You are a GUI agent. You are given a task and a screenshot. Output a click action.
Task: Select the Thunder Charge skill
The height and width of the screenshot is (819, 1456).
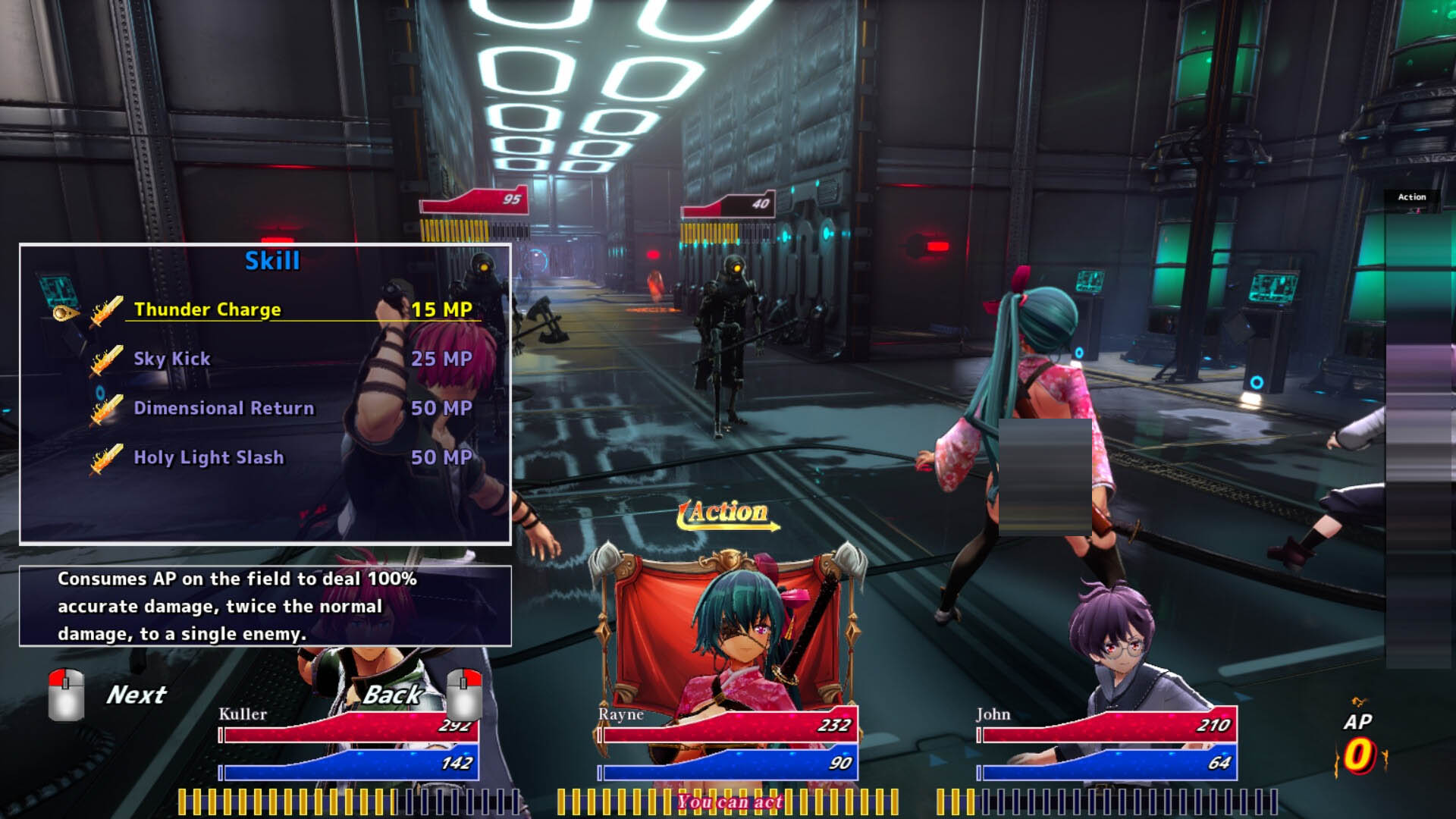(x=207, y=309)
